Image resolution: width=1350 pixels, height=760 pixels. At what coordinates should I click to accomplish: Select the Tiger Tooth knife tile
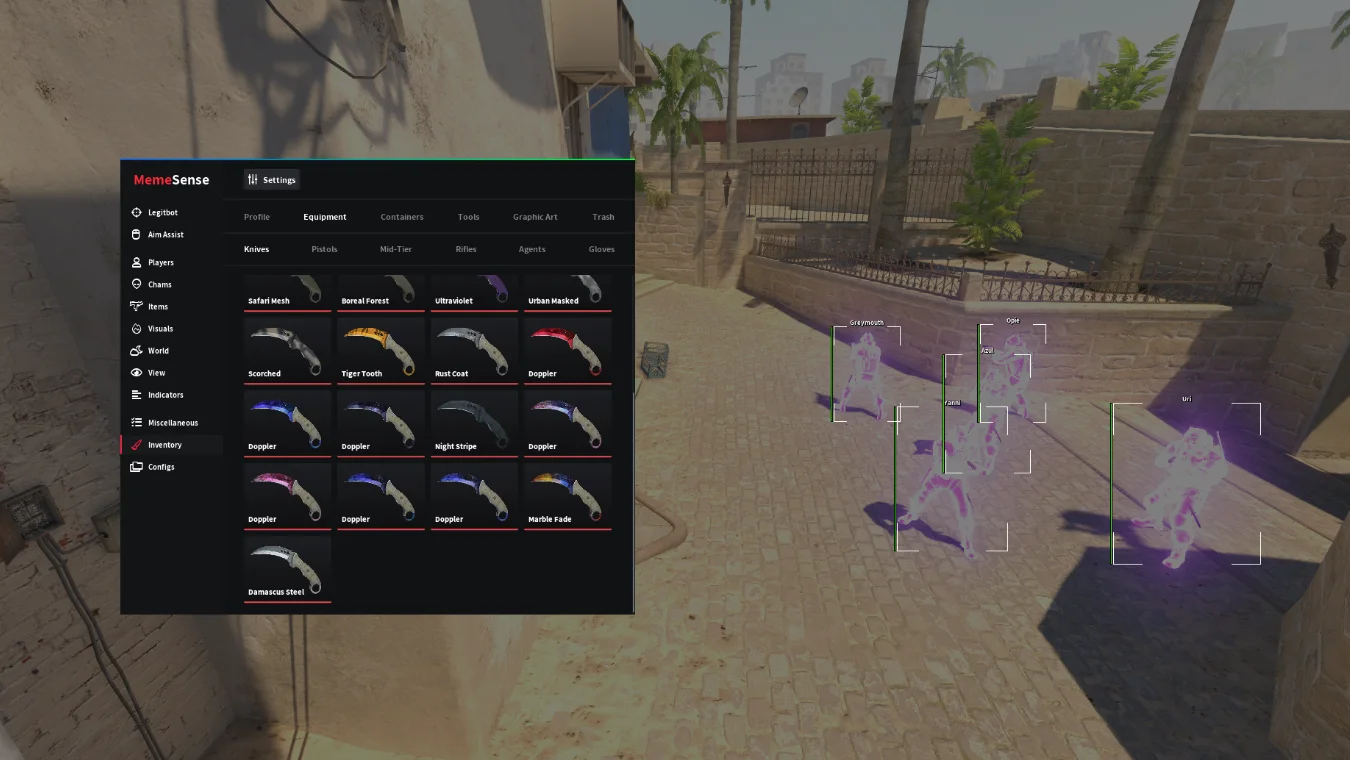(x=380, y=351)
